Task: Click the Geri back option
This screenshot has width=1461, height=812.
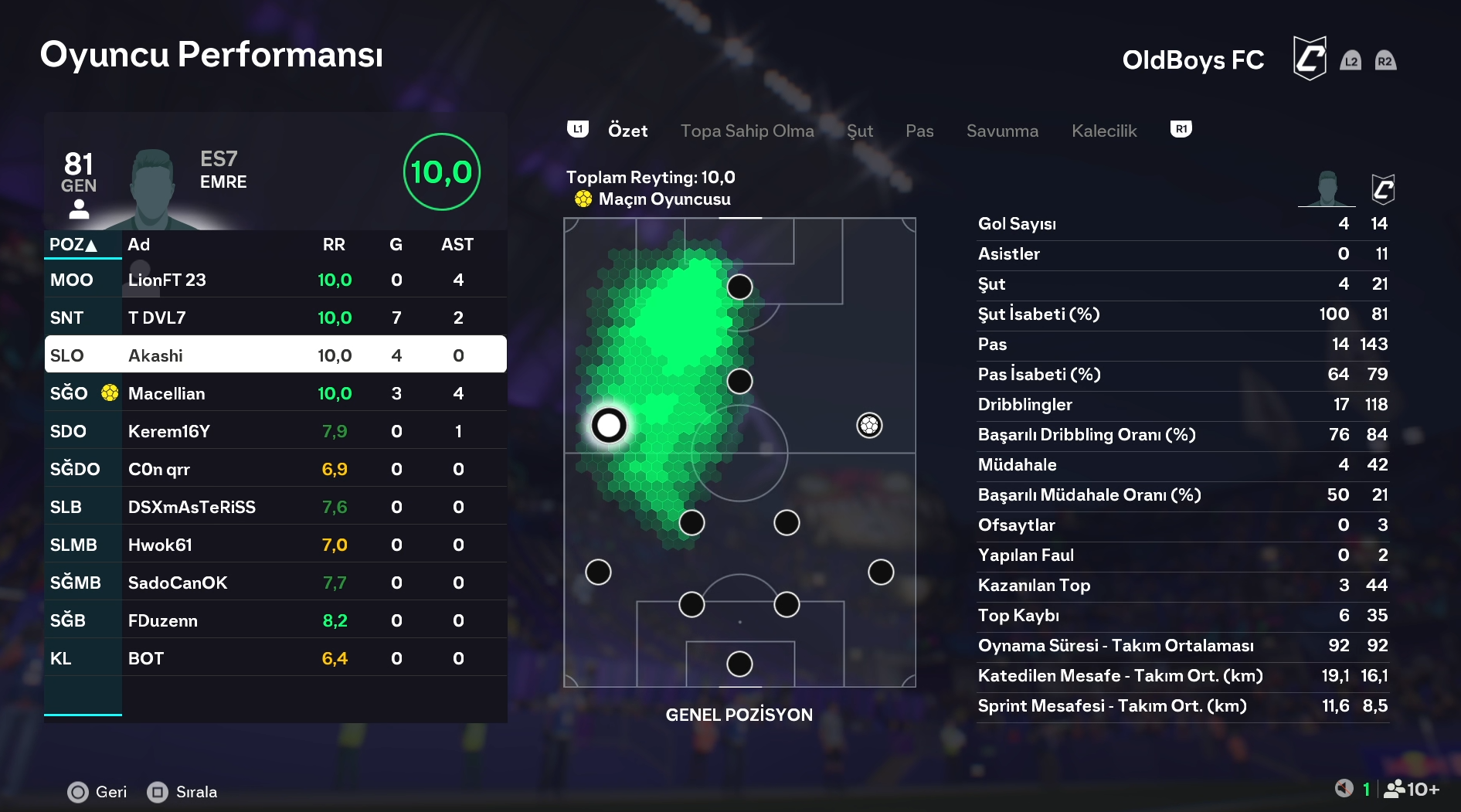Action: (x=97, y=792)
